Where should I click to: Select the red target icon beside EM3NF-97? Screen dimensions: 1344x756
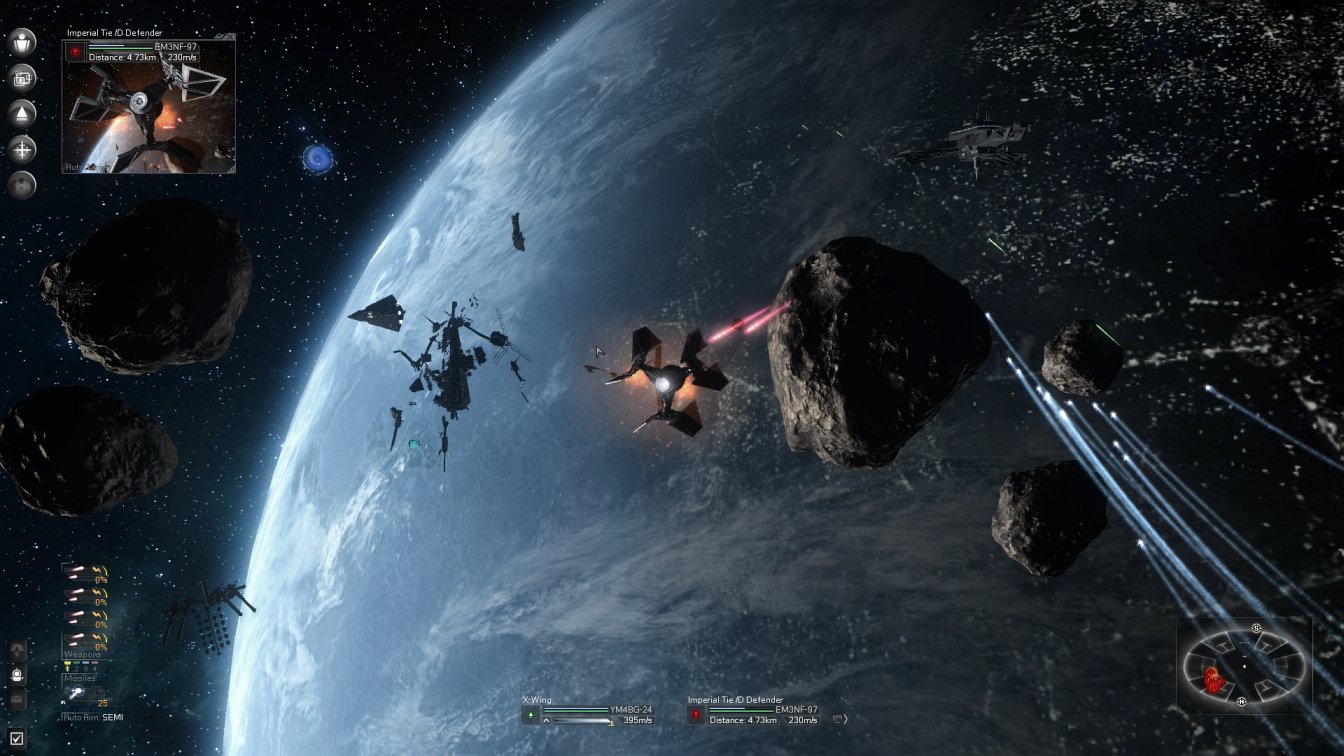tap(695, 715)
